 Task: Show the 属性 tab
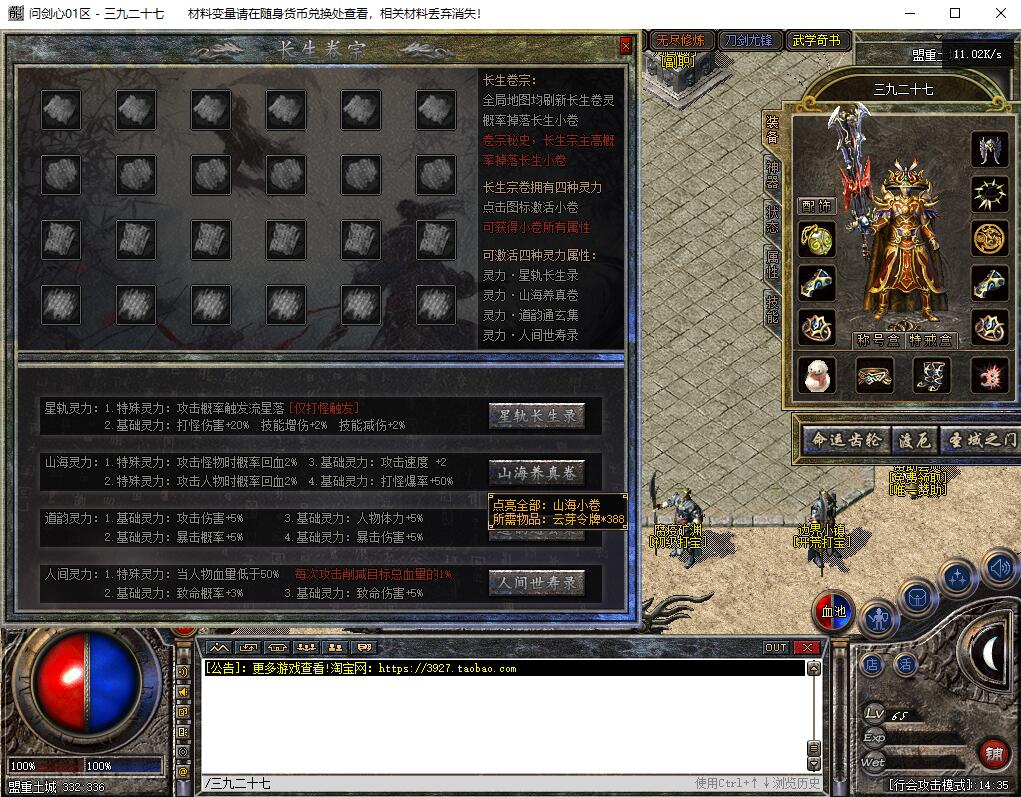(x=772, y=264)
